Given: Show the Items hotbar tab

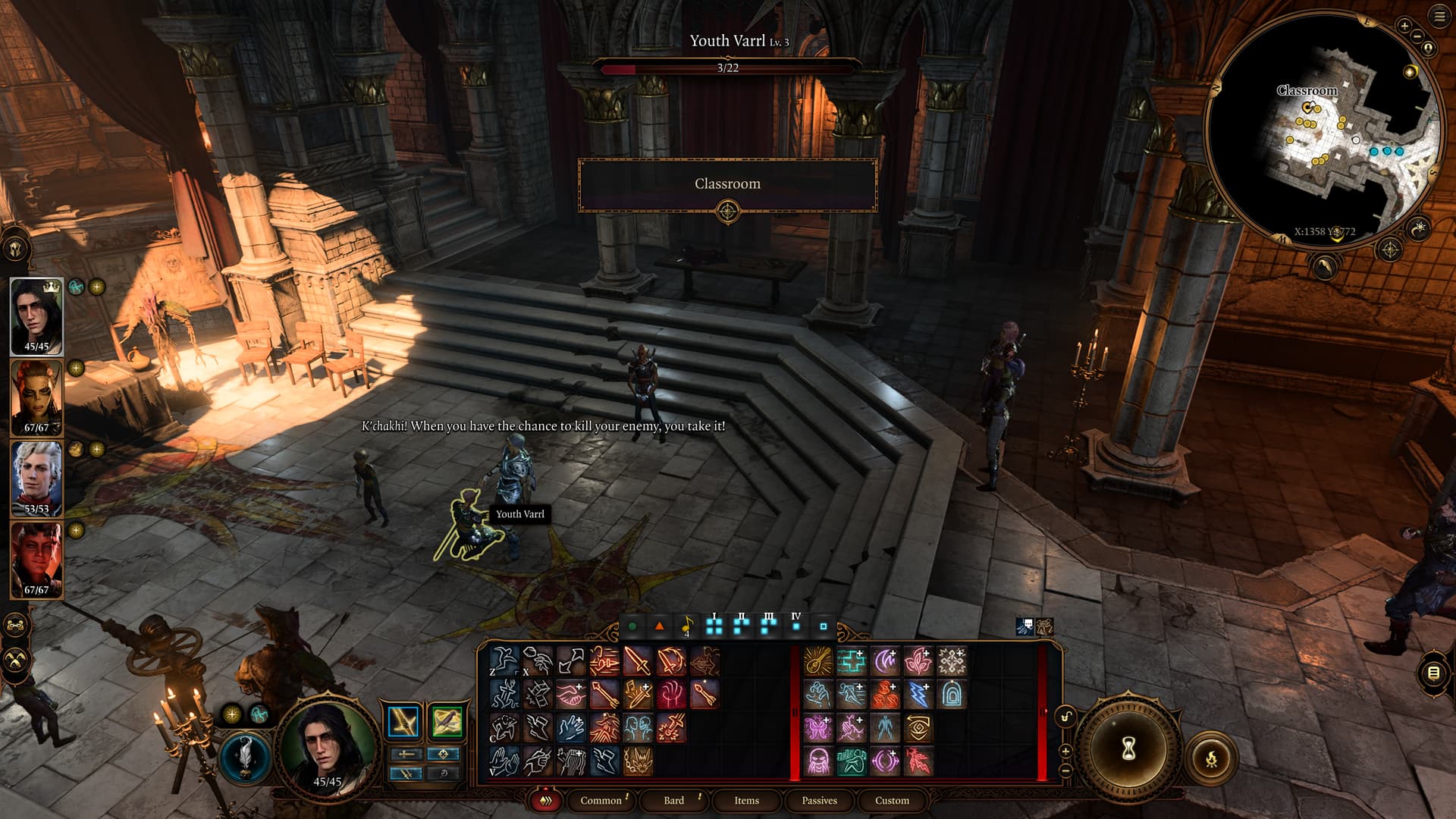Looking at the screenshot, I should click(746, 800).
